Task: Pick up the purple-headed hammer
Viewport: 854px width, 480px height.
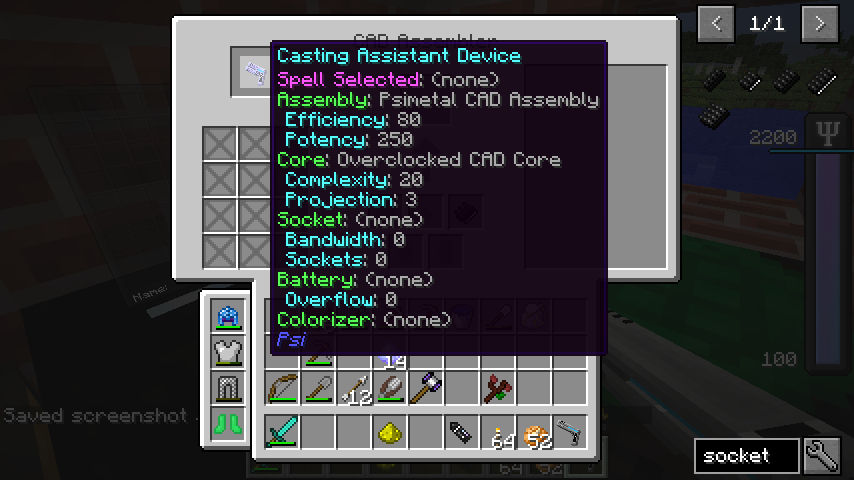Action: (x=427, y=387)
